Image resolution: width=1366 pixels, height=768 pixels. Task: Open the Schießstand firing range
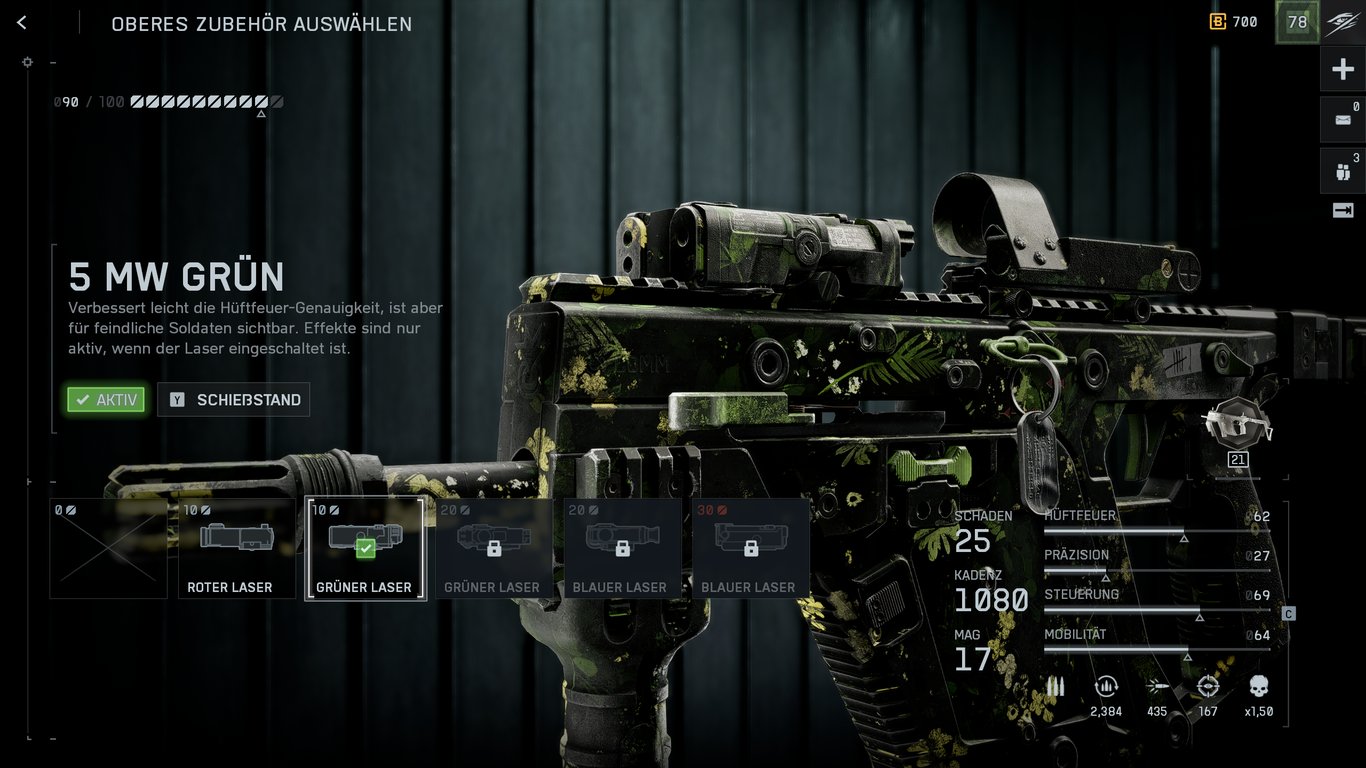234,400
